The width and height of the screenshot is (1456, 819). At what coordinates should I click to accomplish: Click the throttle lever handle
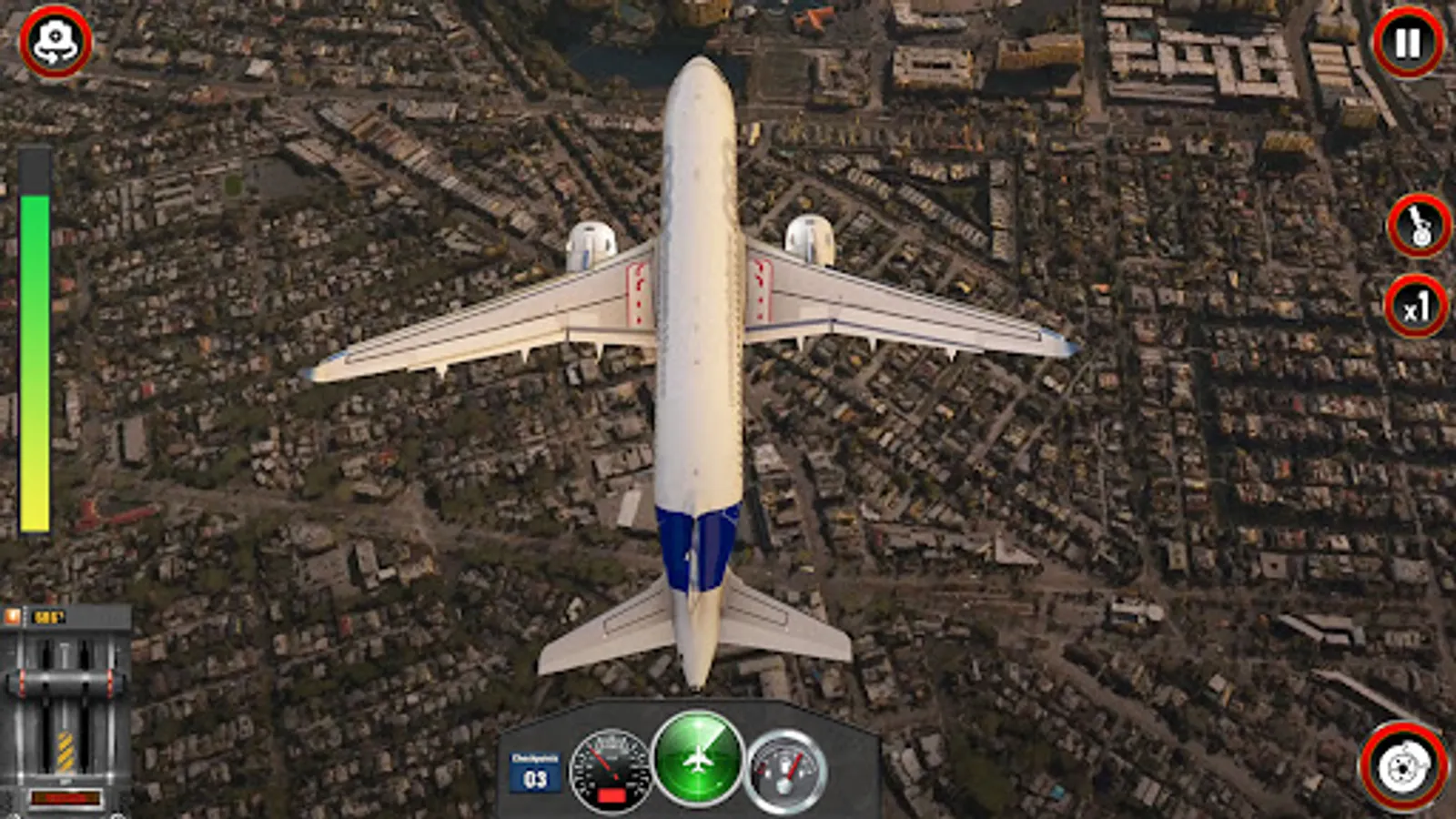coord(65,684)
